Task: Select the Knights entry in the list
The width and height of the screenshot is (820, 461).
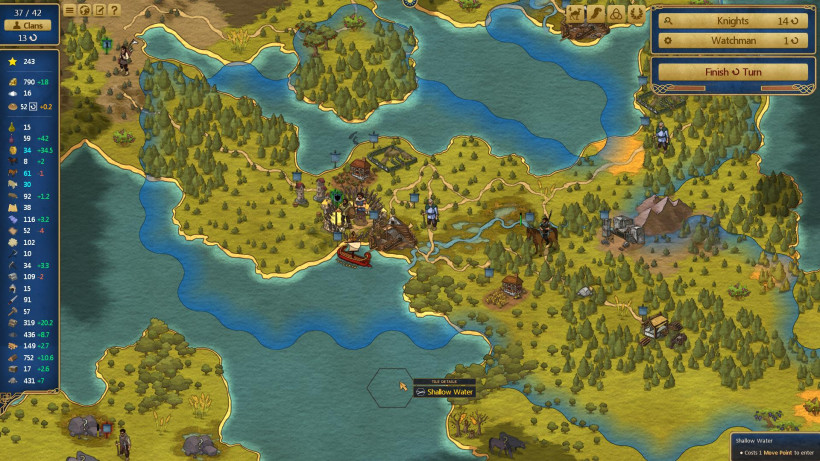Action: tap(732, 20)
